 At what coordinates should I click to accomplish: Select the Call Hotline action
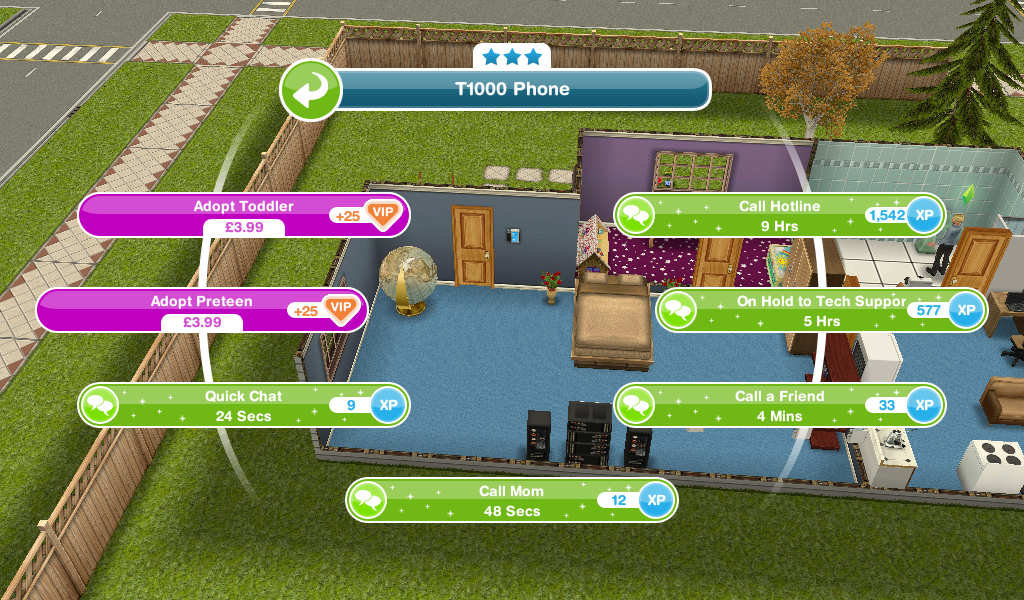click(x=779, y=215)
